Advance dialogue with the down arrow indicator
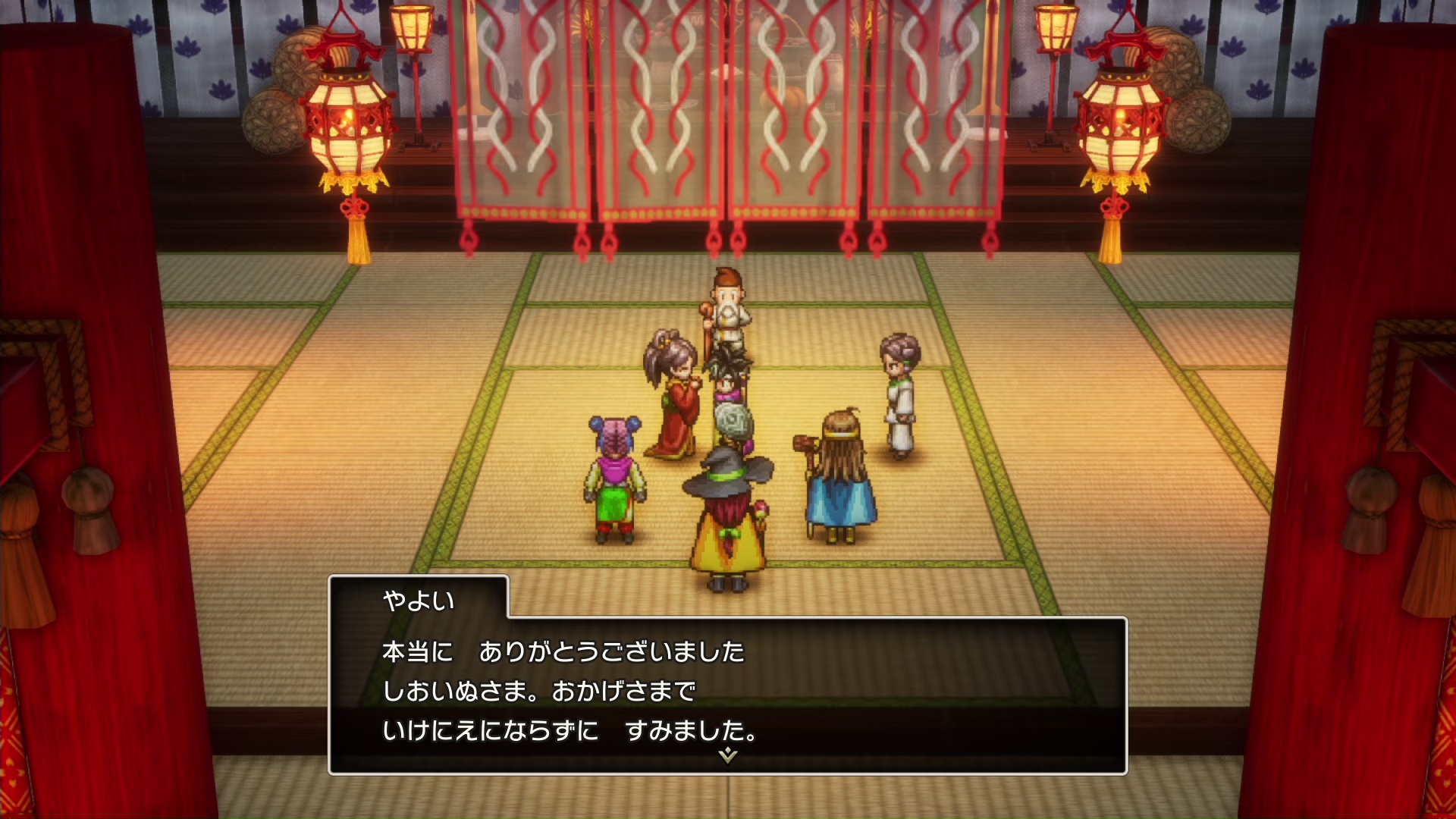The height and width of the screenshot is (819, 1456). click(x=727, y=755)
